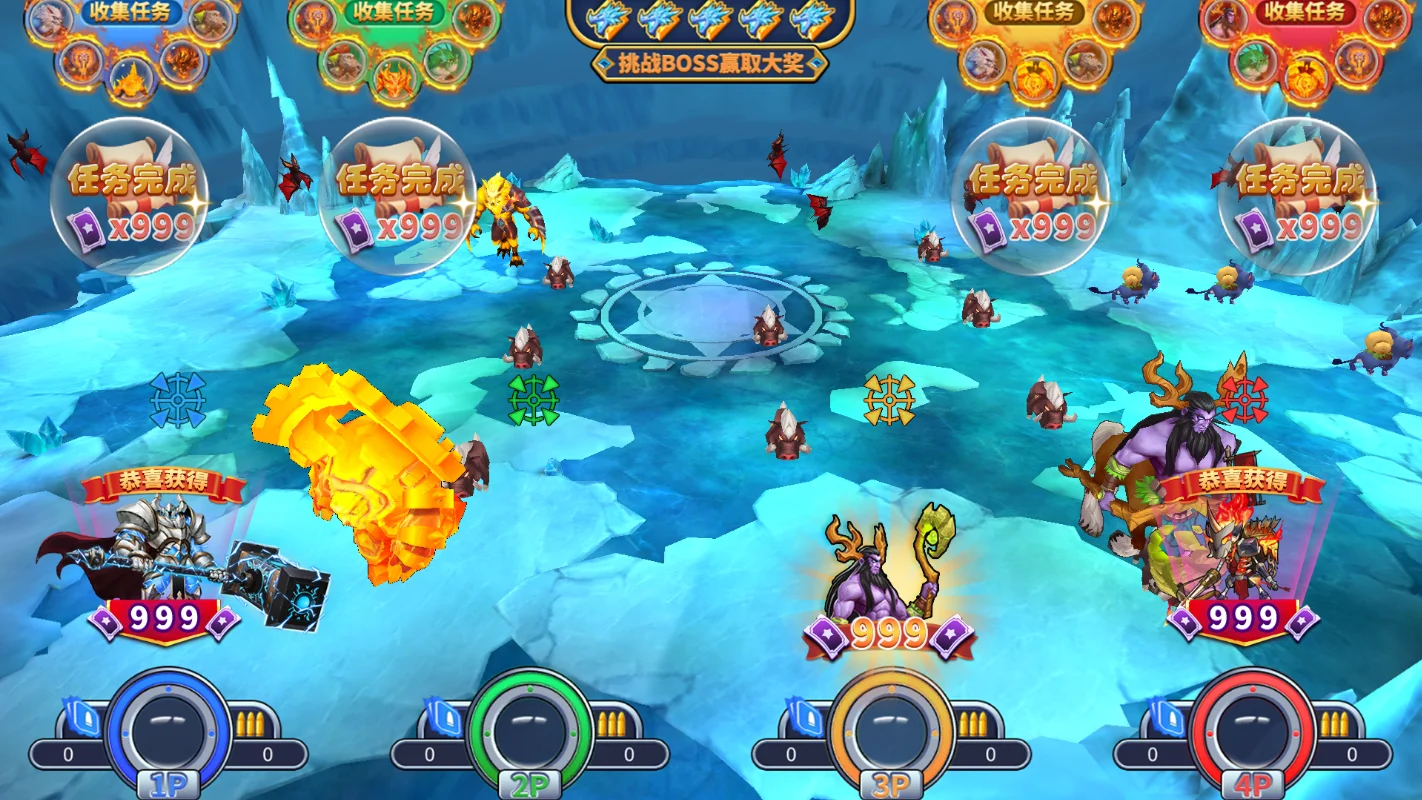Viewport: 1422px width, 800px height.
Task: Select the armored hammer knight reward card
Action: [x=165, y=560]
